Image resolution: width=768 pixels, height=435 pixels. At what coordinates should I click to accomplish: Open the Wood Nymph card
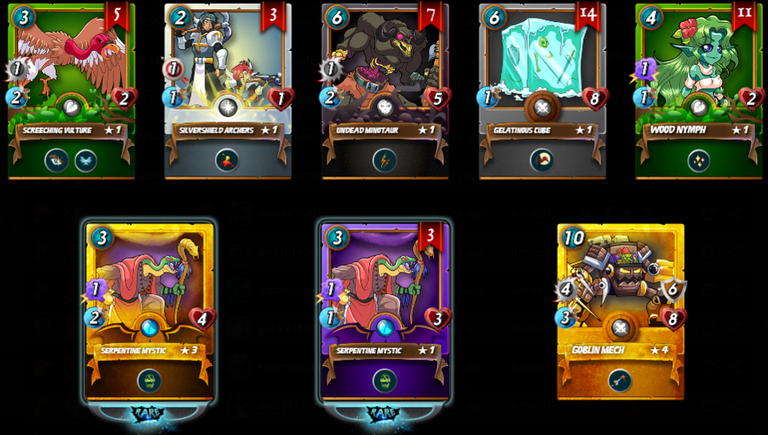[x=699, y=90]
